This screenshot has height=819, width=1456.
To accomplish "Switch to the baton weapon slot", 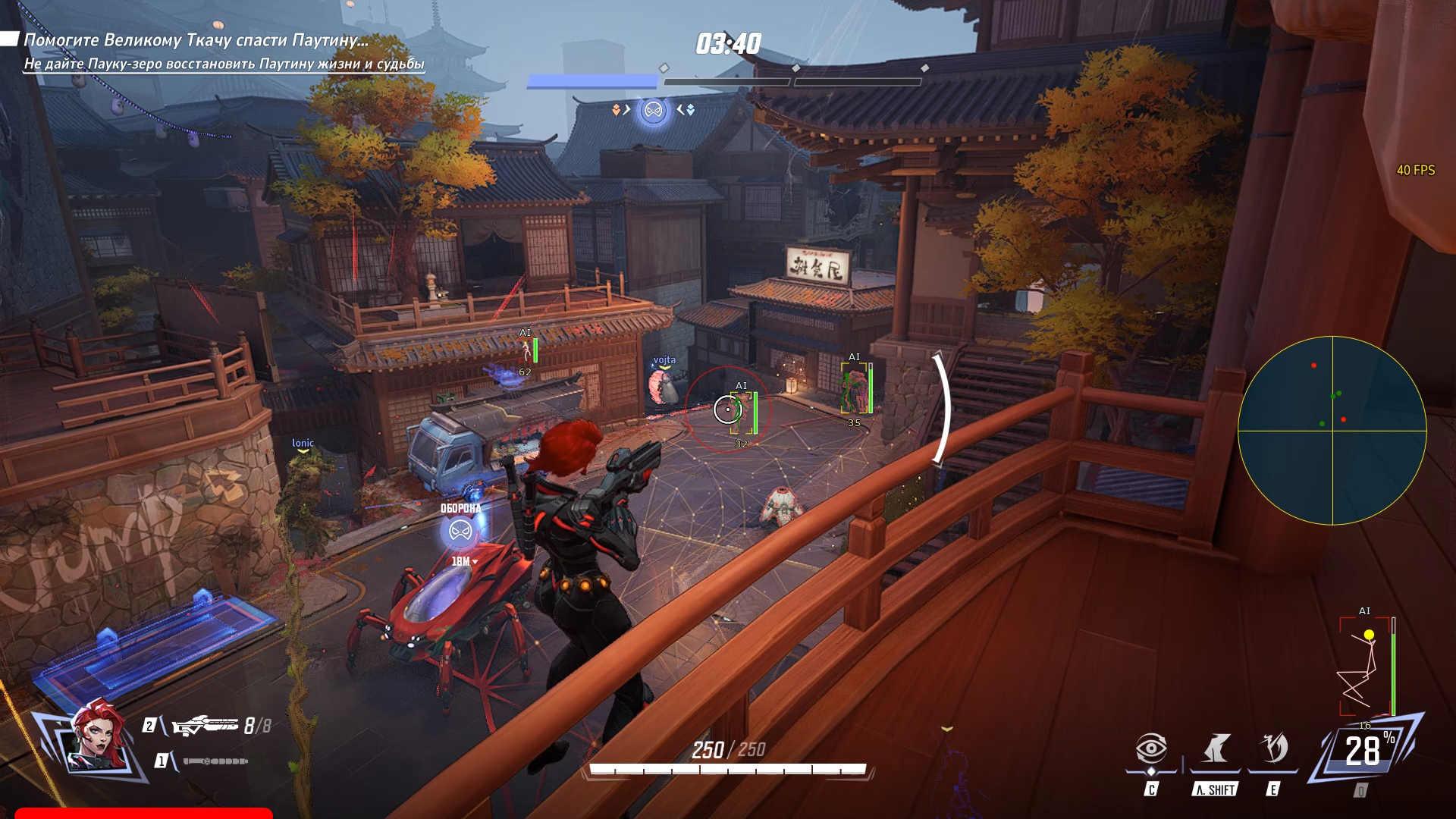I will click(x=215, y=761).
